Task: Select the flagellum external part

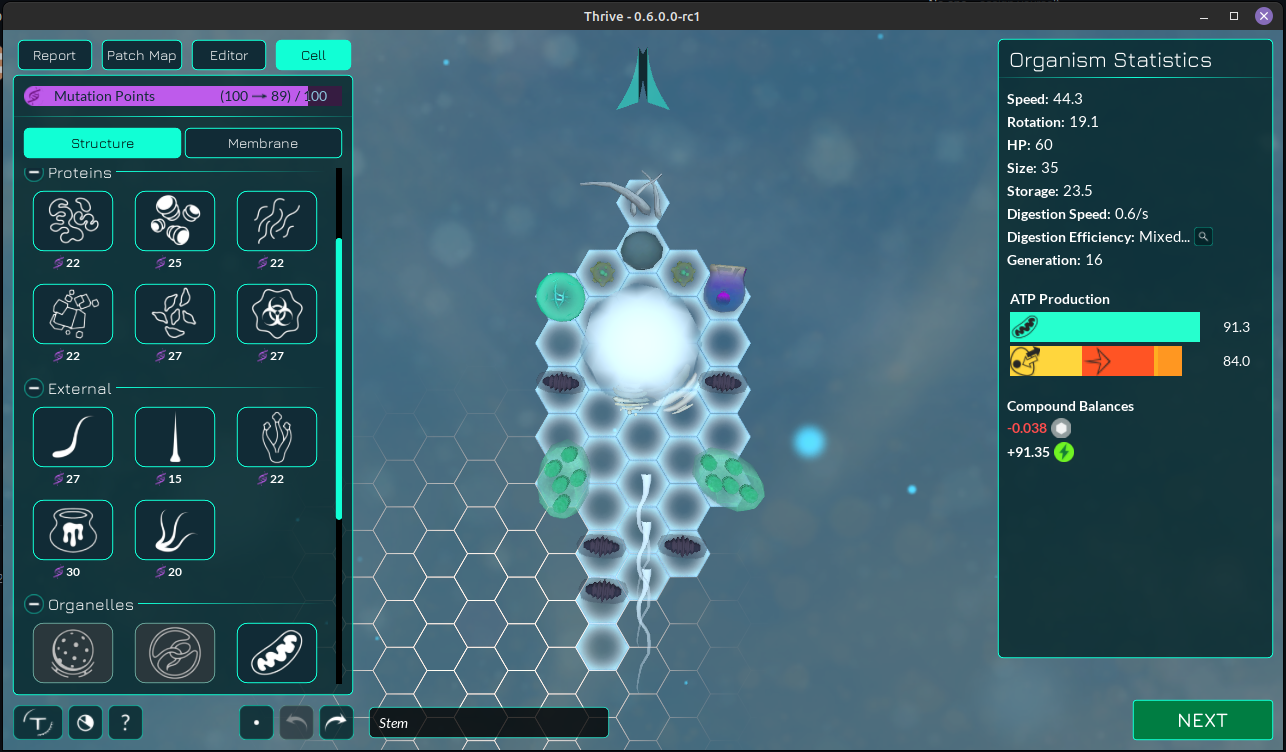Action: [73, 437]
